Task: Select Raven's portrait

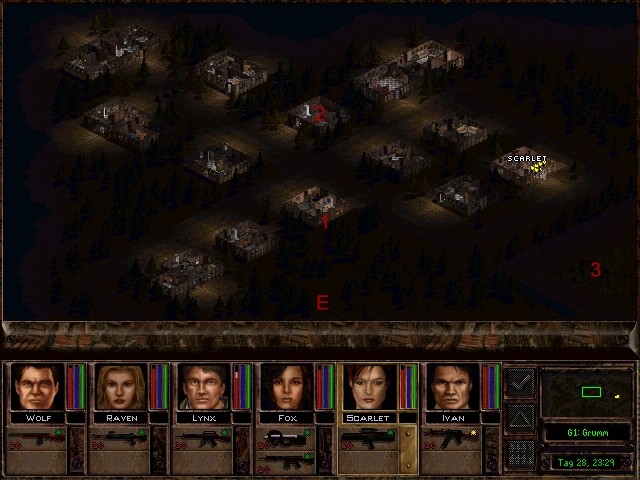Action: click(120, 387)
